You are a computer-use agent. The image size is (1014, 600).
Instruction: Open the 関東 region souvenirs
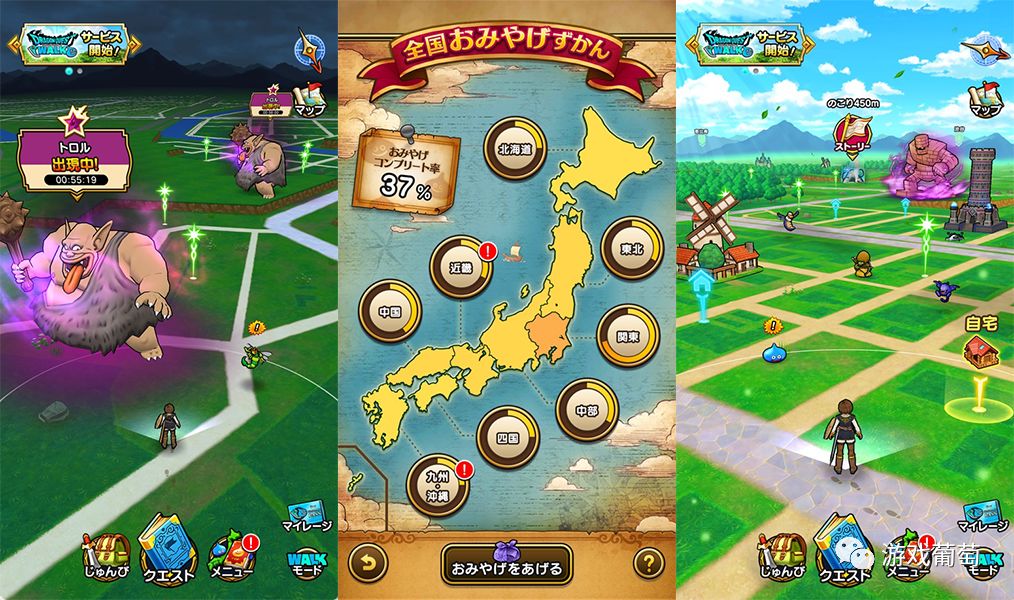(627, 336)
